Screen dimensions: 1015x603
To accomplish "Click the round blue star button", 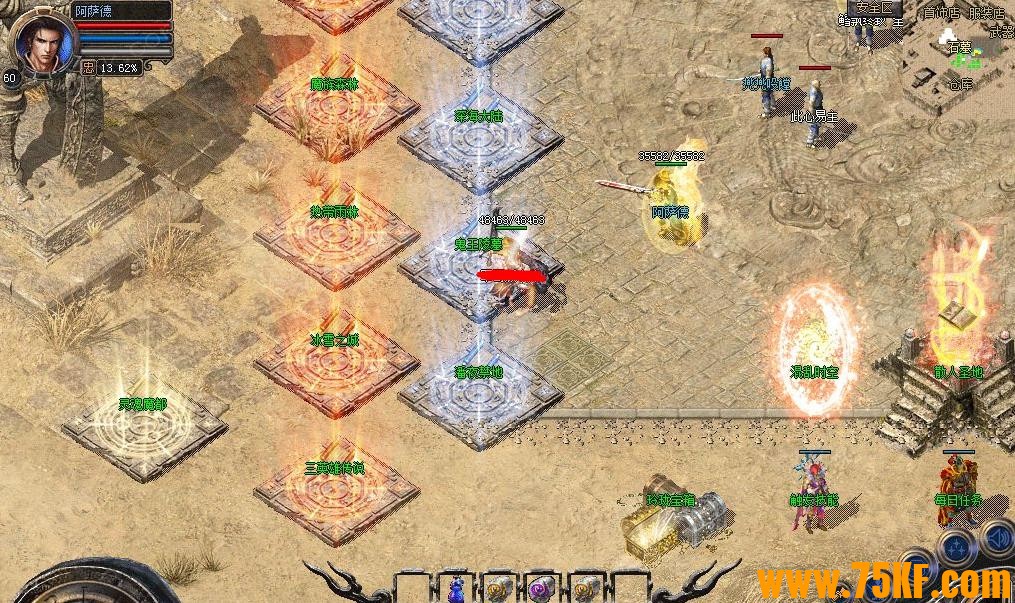I will point(957,546).
